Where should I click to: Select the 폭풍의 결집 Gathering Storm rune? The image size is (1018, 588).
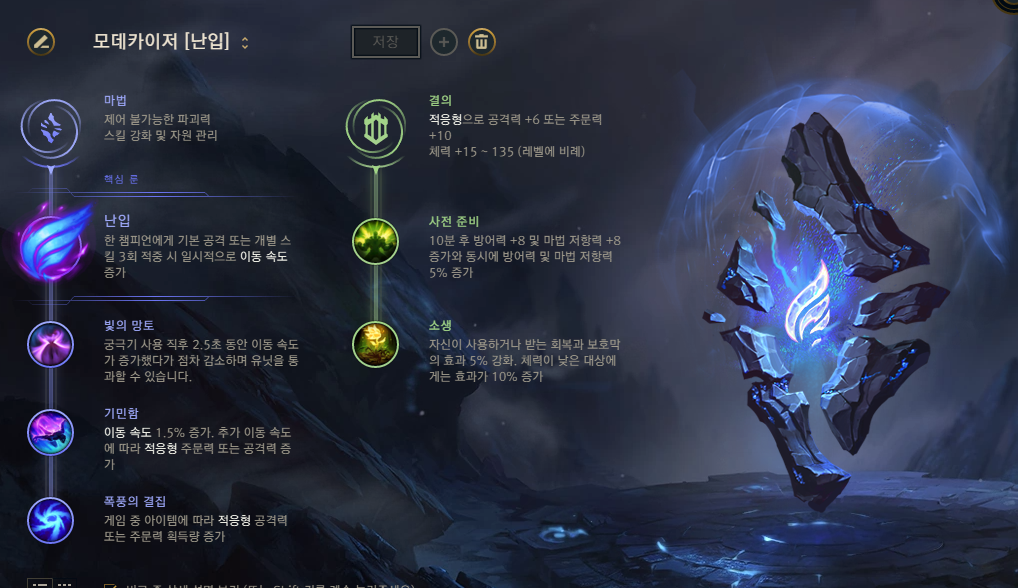(x=50, y=521)
